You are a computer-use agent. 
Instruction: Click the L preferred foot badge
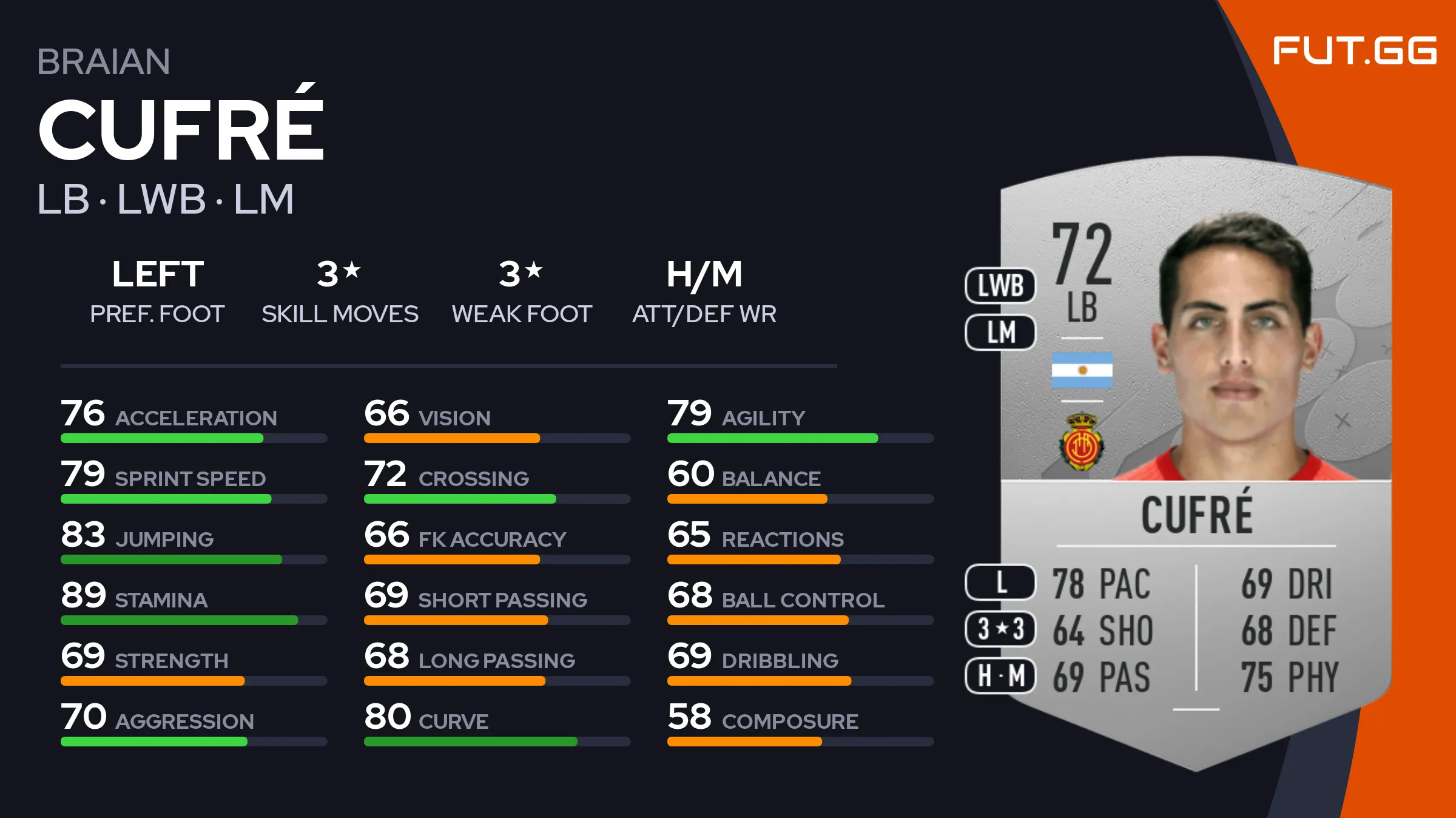coord(1000,583)
